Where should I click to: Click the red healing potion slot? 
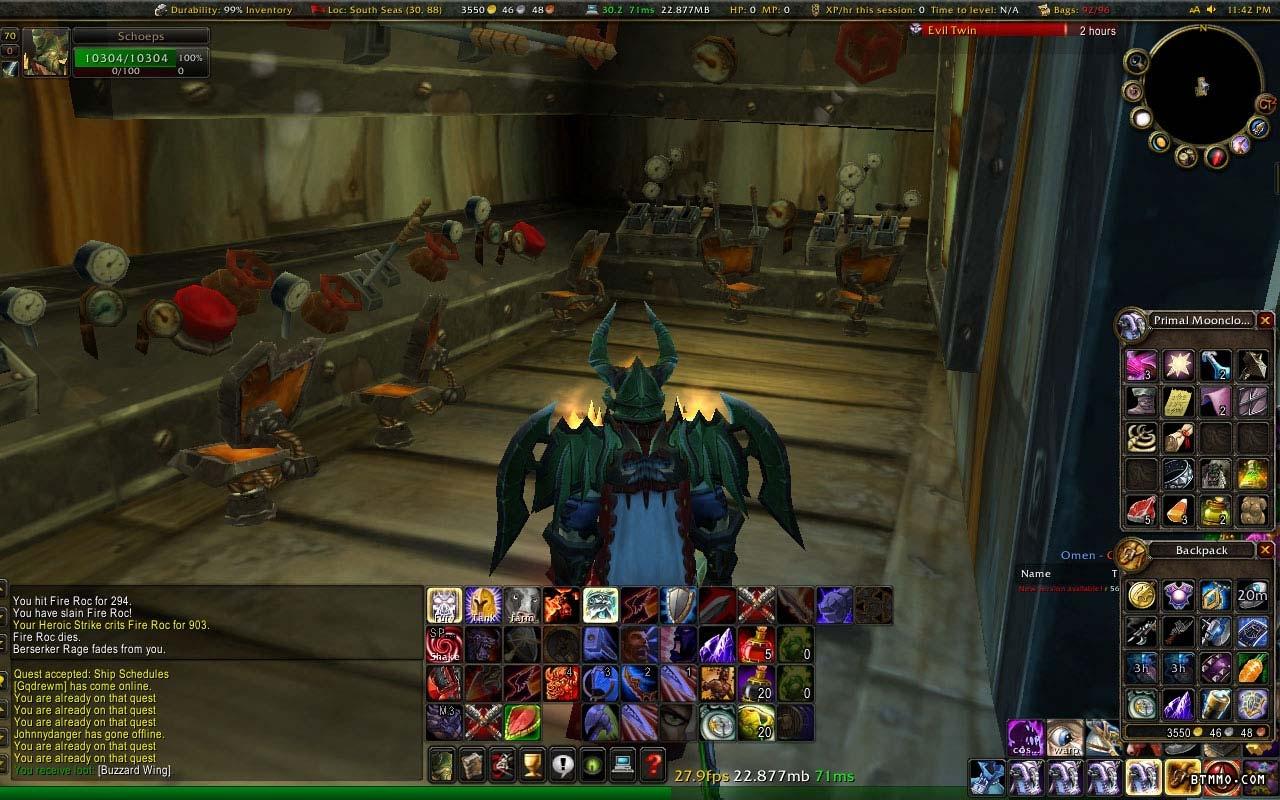(x=756, y=644)
